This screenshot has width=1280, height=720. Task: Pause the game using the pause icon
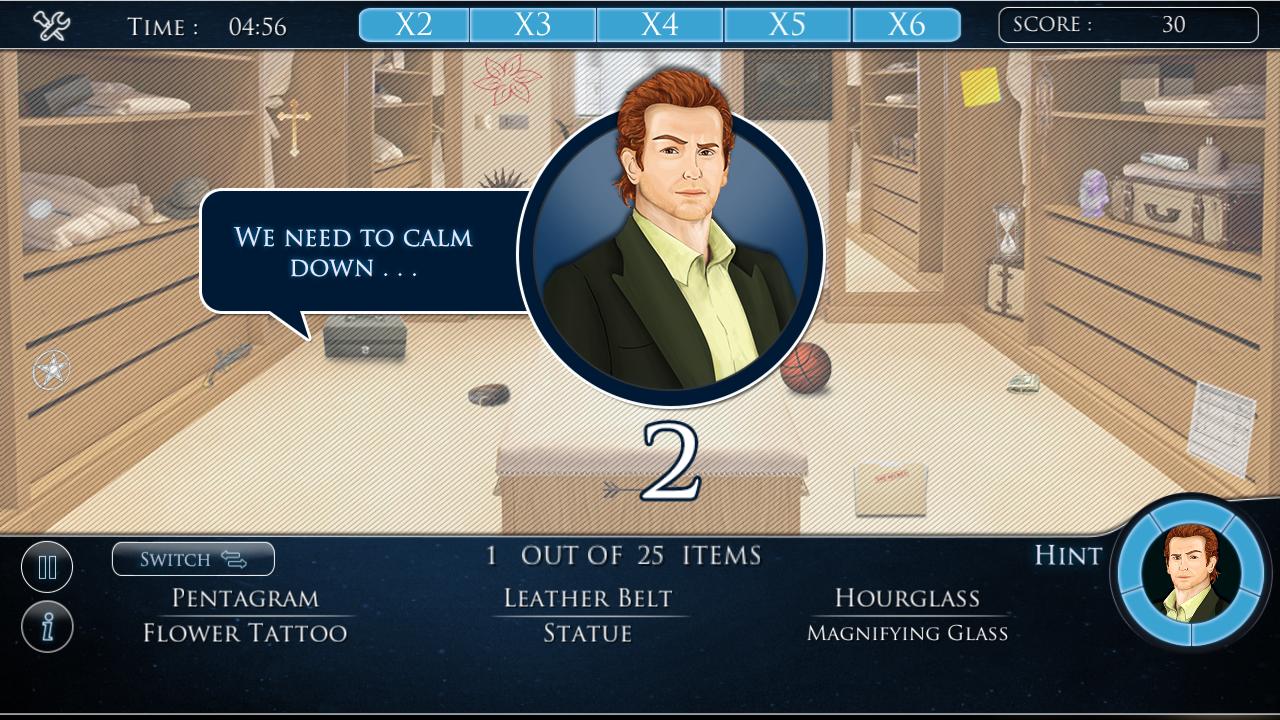pos(46,566)
